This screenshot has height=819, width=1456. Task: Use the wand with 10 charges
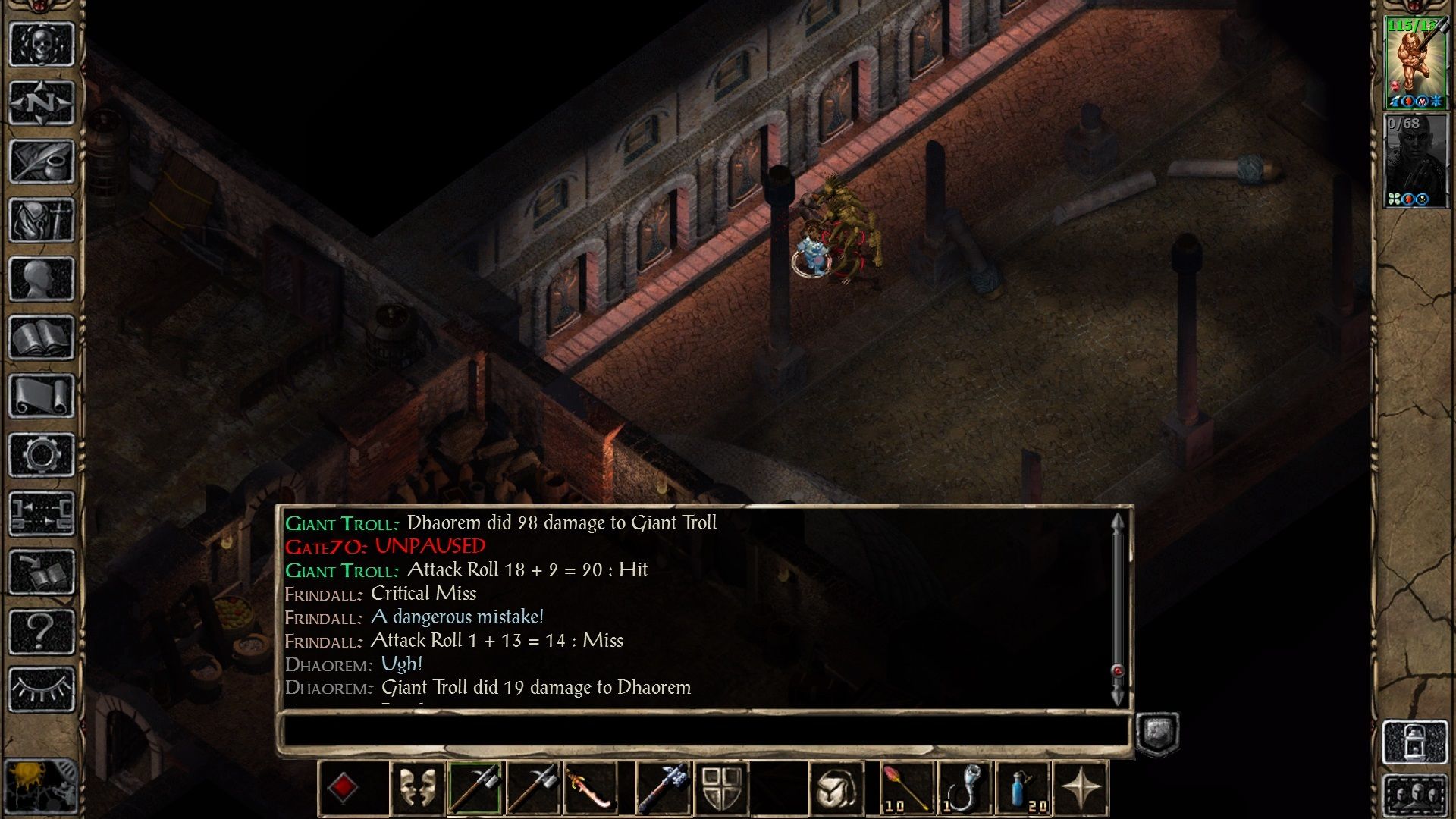907,789
